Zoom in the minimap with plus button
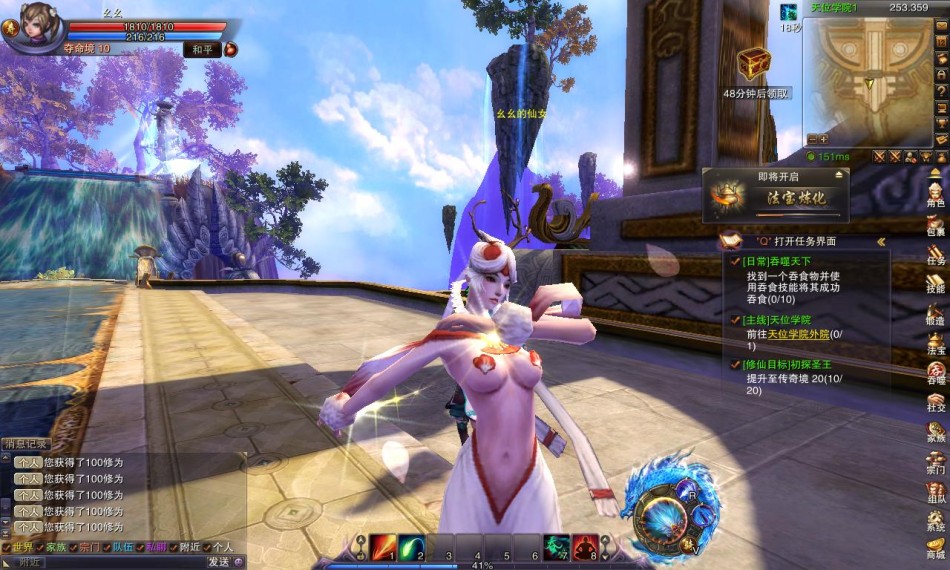This screenshot has height=570, width=950. coord(824,139)
